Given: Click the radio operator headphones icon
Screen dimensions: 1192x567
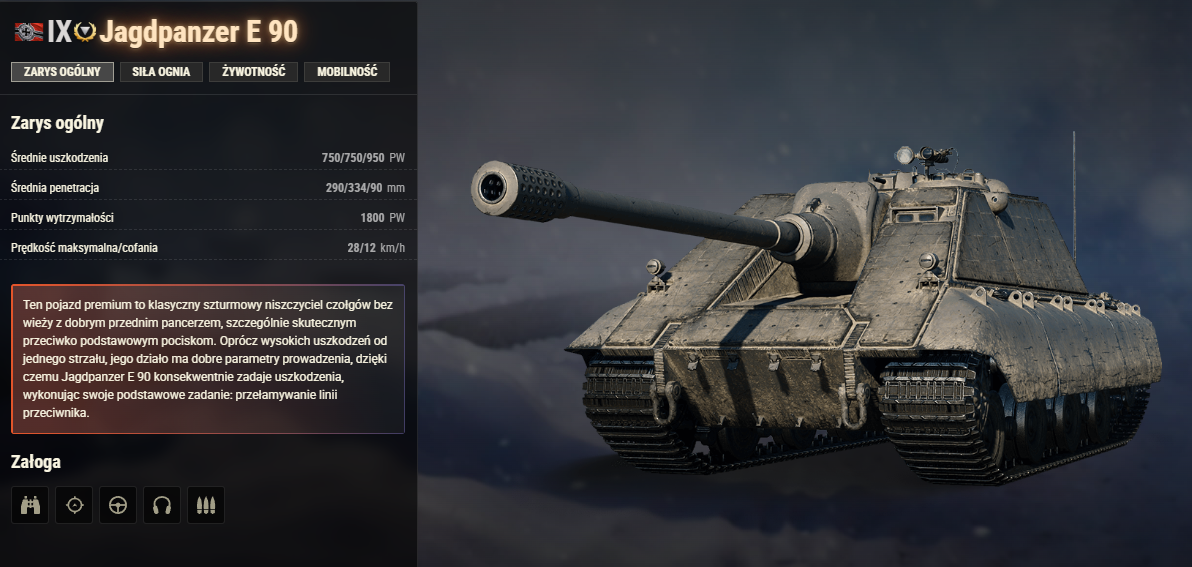Looking at the screenshot, I should tap(162, 505).
